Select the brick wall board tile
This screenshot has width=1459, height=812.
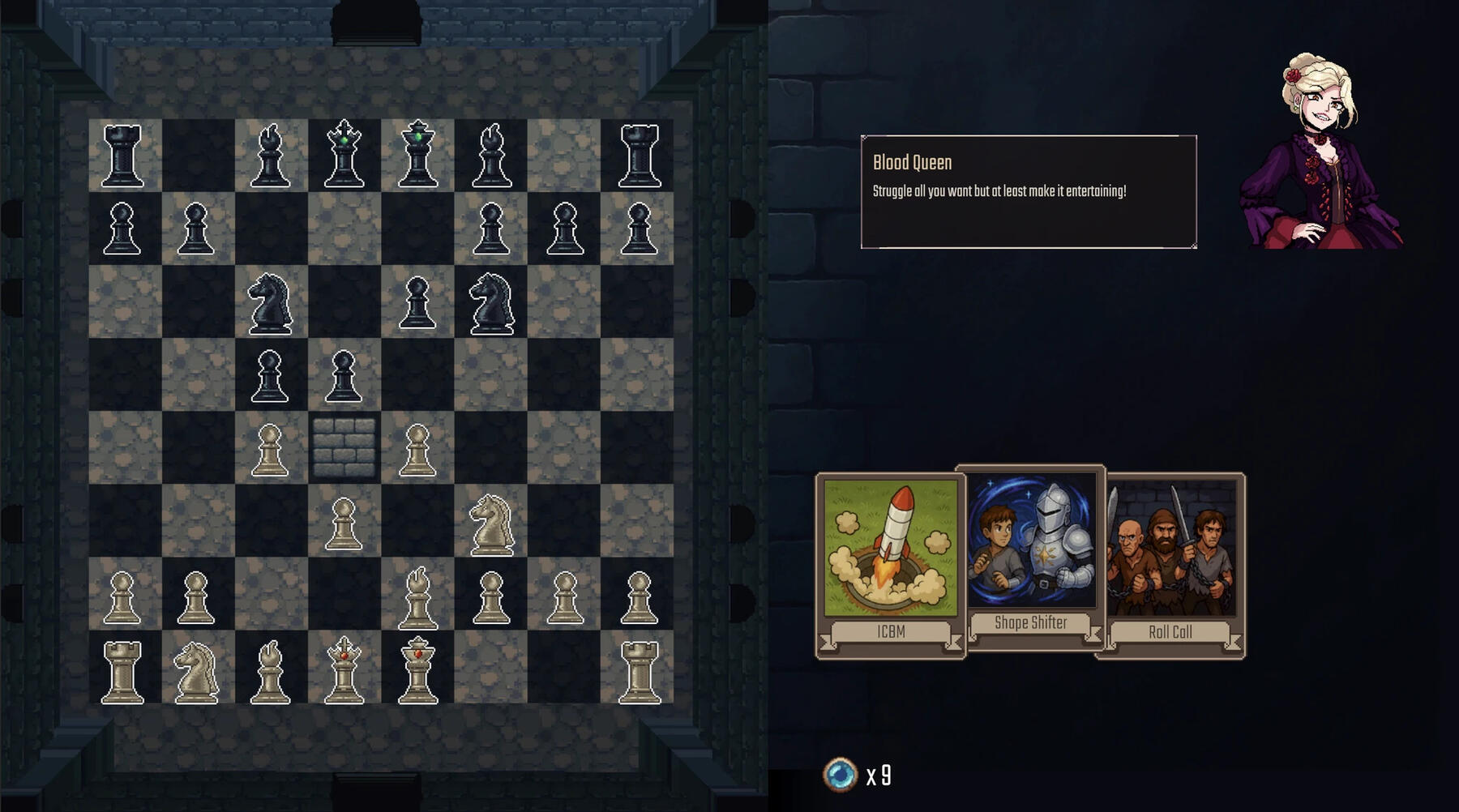pyautogui.click(x=344, y=447)
